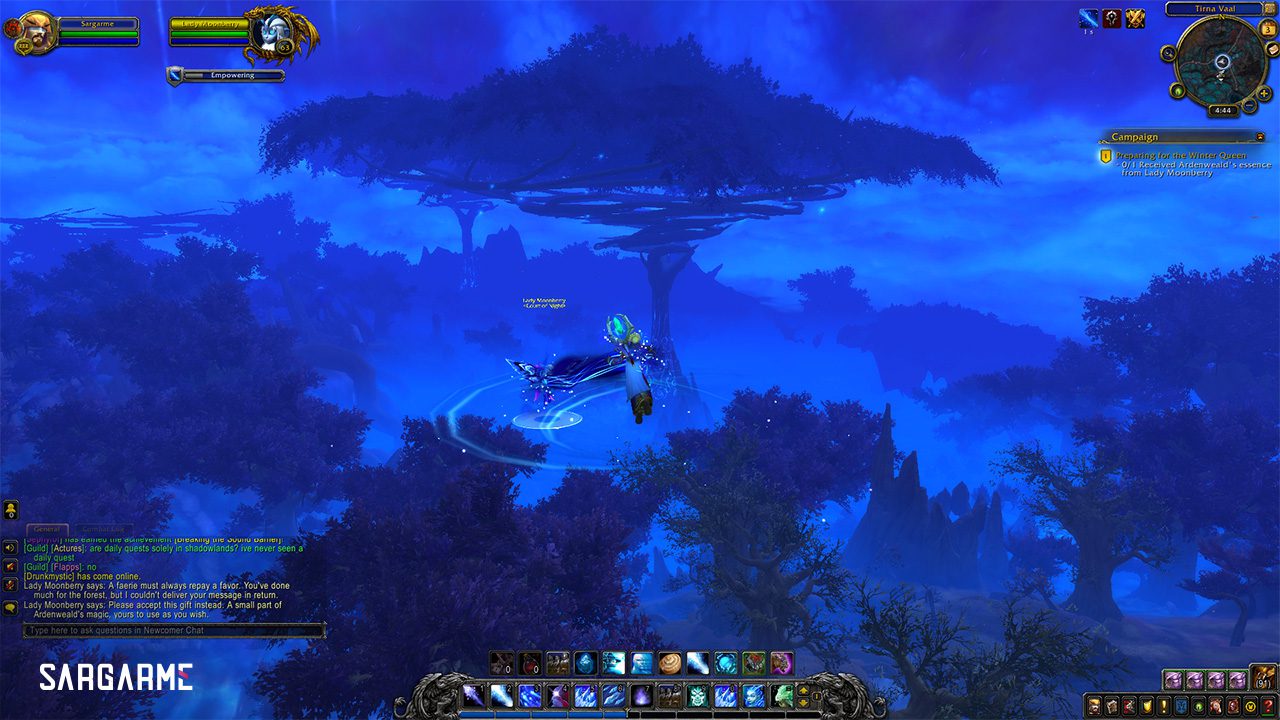Open Help via red question mark icon

1268,706
